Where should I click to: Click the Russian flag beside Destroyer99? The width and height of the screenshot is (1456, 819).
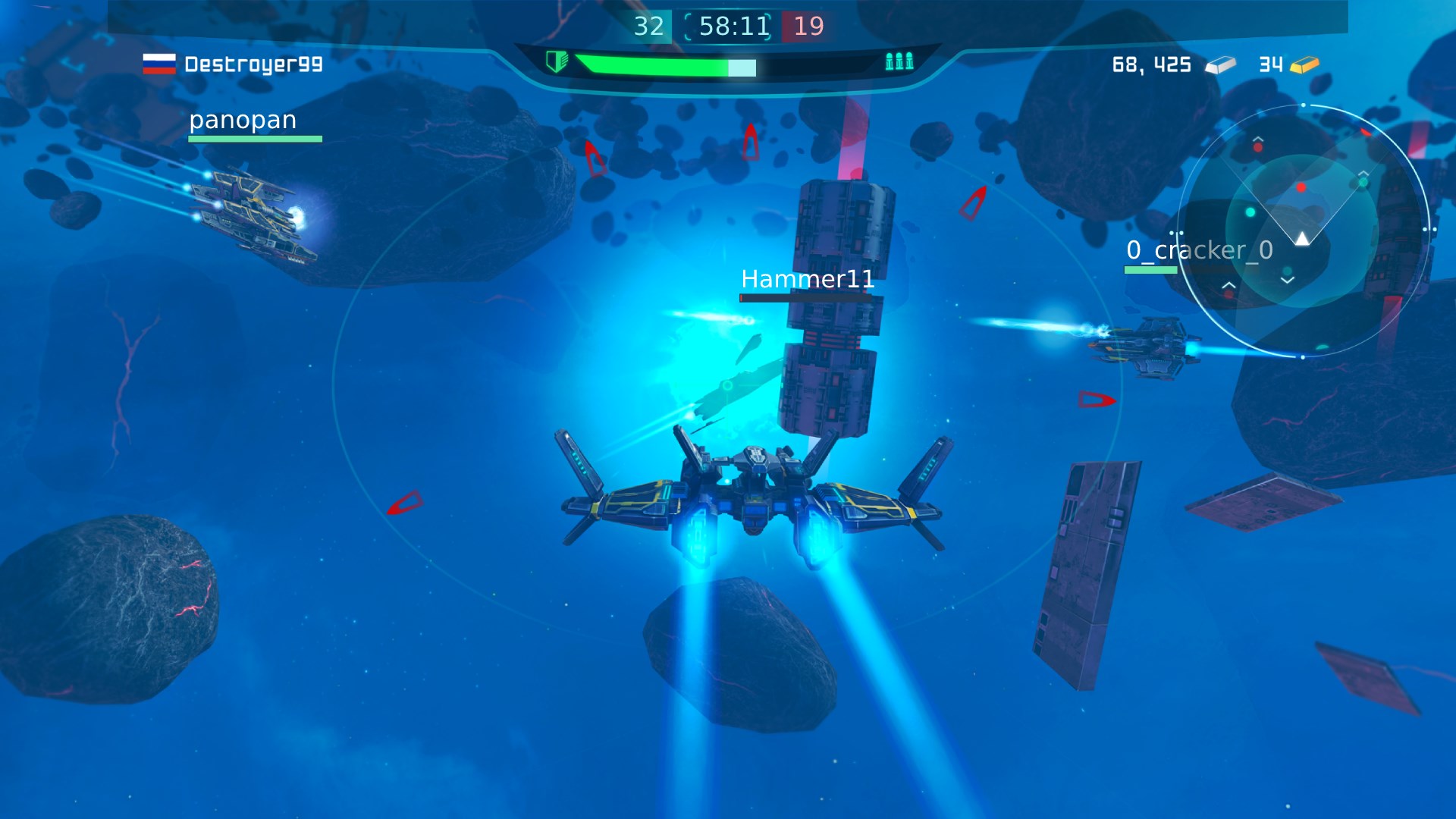(x=159, y=64)
